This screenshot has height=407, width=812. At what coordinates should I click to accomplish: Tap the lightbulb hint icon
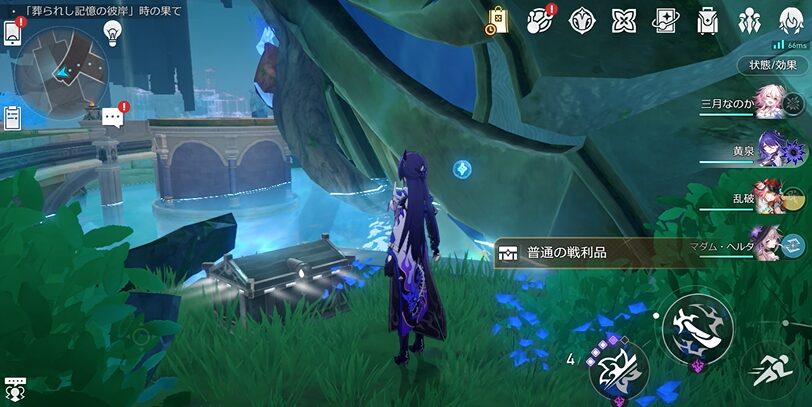click(x=113, y=32)
